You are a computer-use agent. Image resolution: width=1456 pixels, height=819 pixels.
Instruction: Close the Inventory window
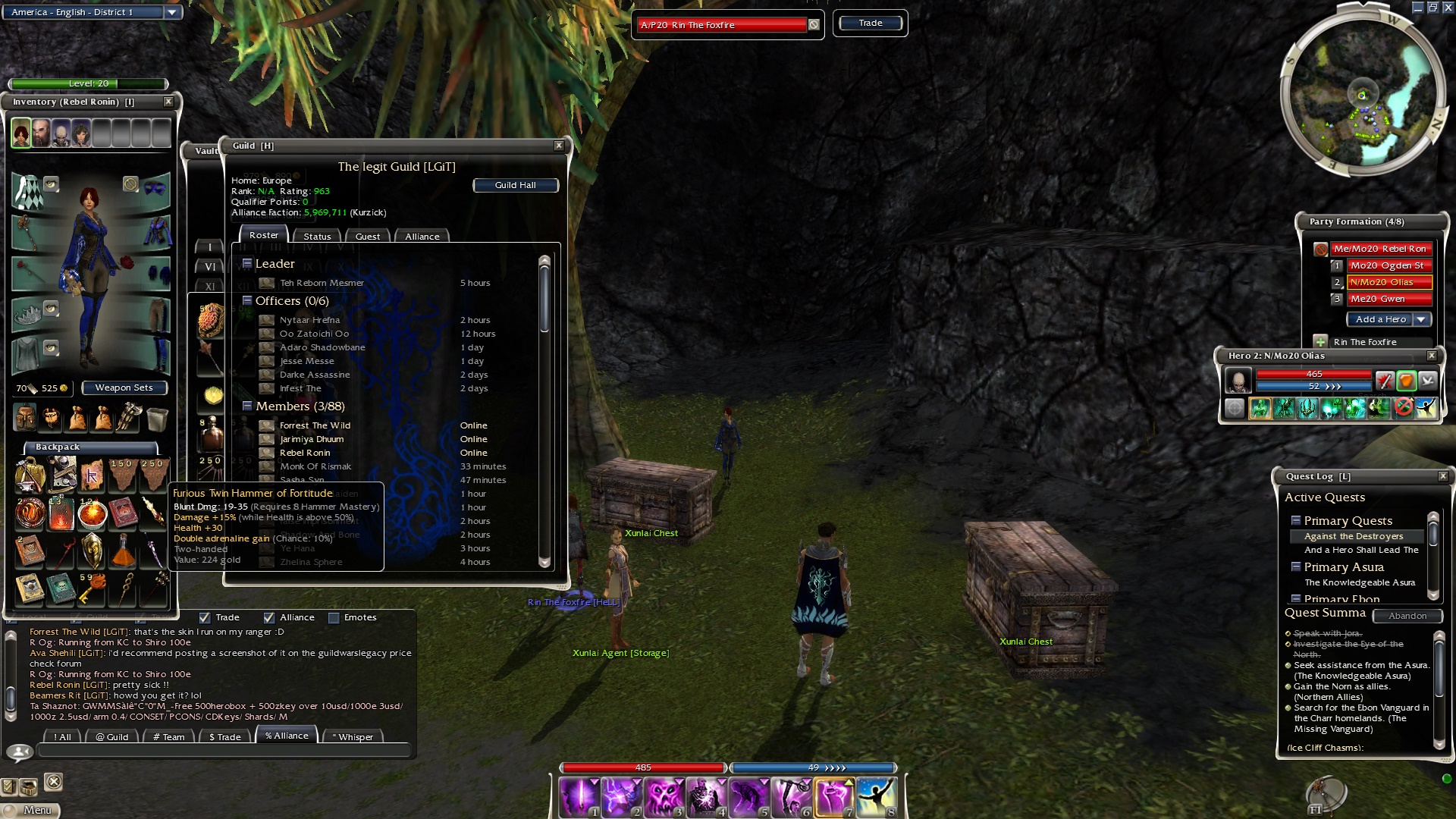point(168,102)
